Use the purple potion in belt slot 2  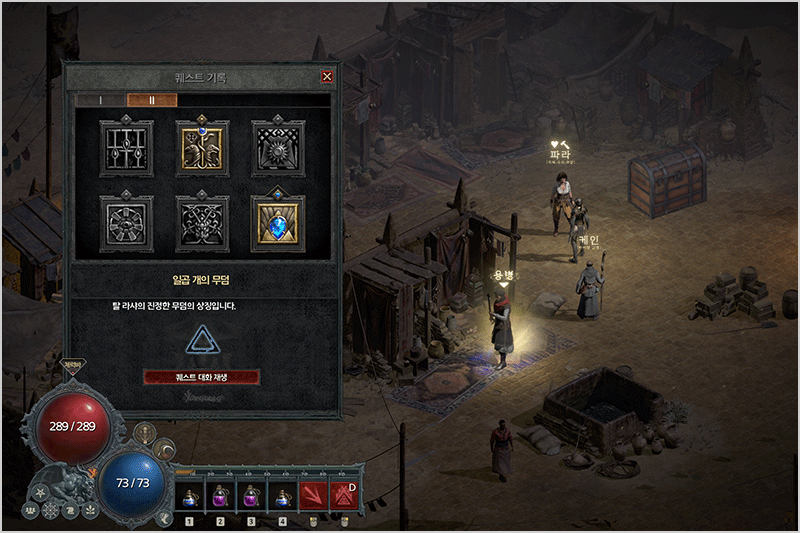(x=220, y=495)
